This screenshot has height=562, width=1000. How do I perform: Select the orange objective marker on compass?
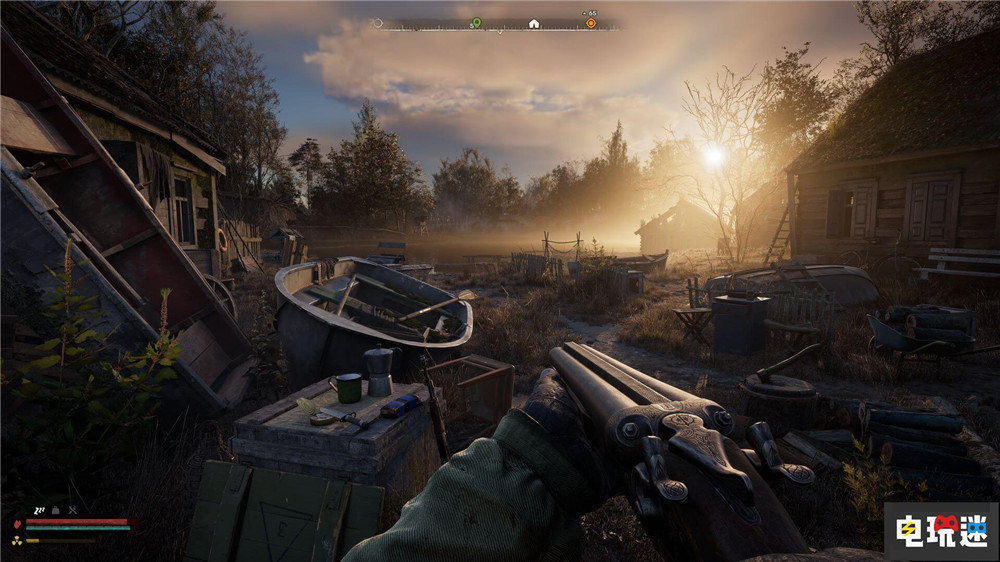click(x=591, y=23)
